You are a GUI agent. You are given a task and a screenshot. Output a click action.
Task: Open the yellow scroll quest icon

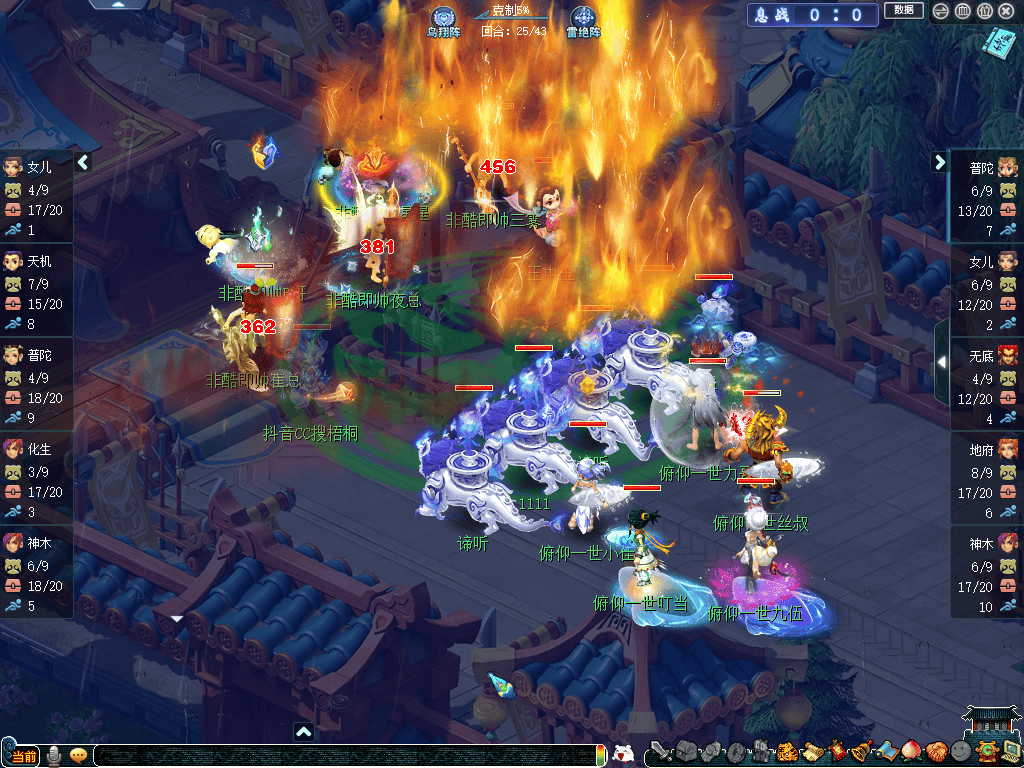(x=811, y=752)
